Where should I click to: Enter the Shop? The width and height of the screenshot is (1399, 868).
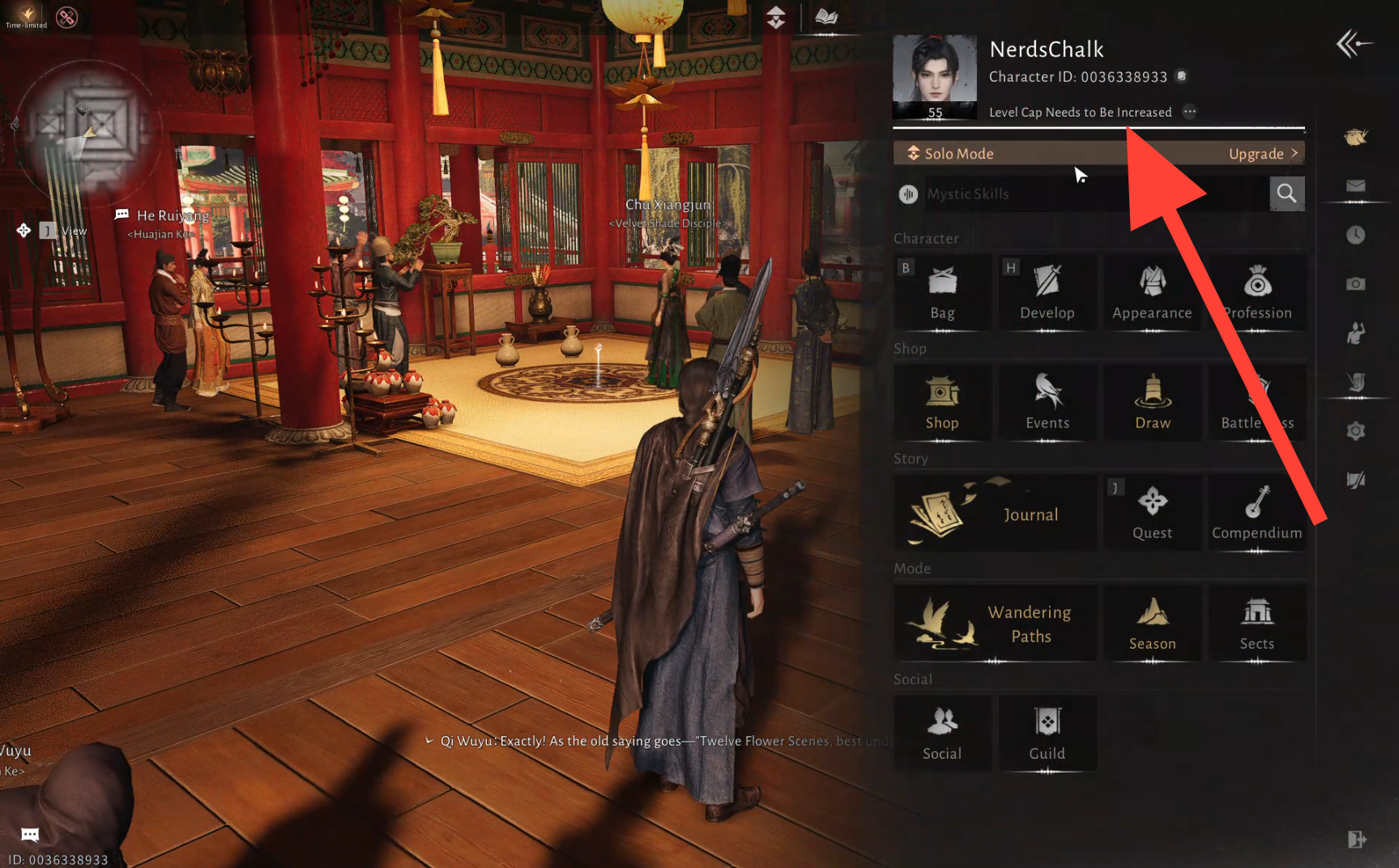(x=942, y=402)
